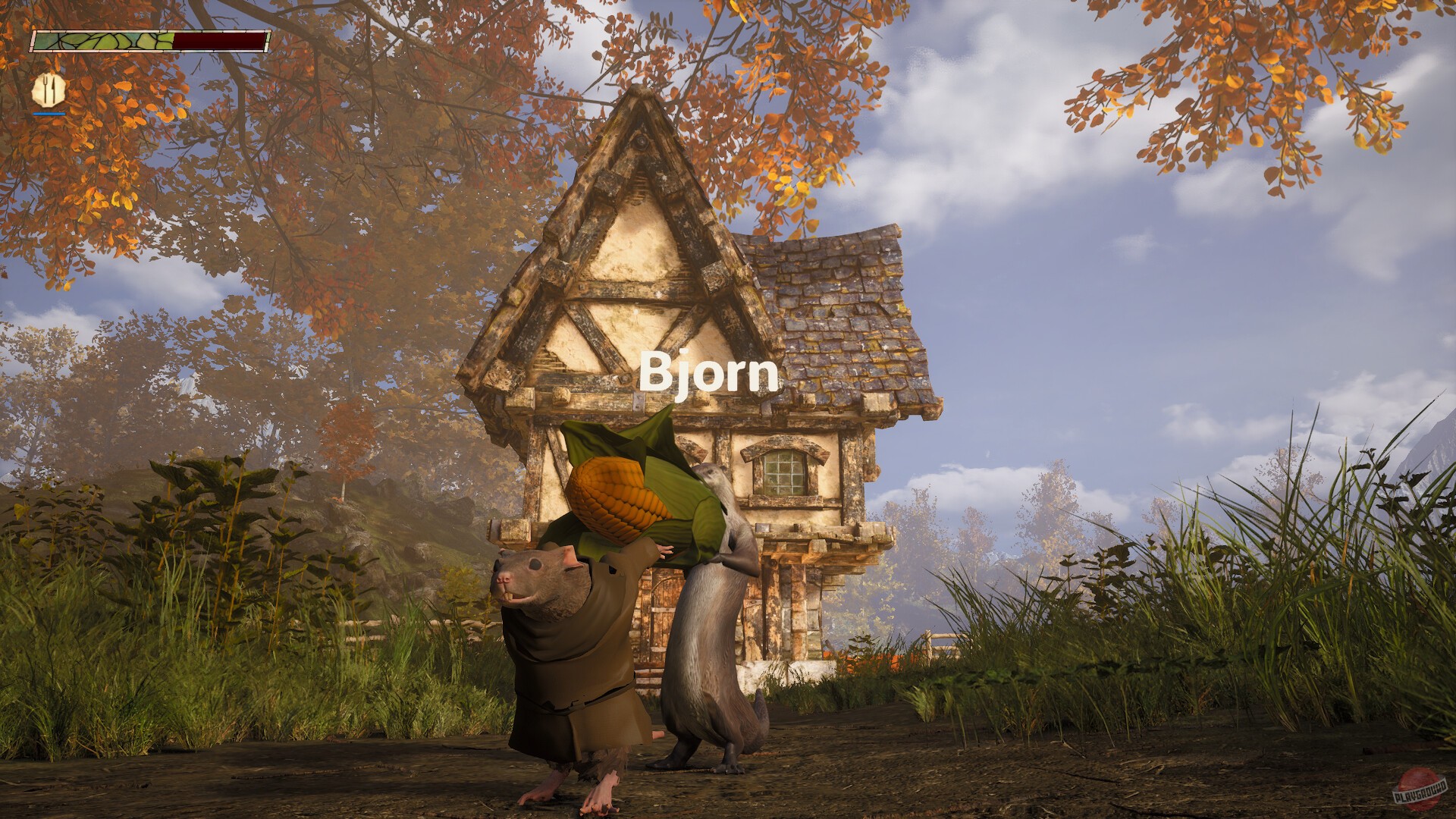
Task: Click the dark red depleted health section
Action: click(220, 42)
